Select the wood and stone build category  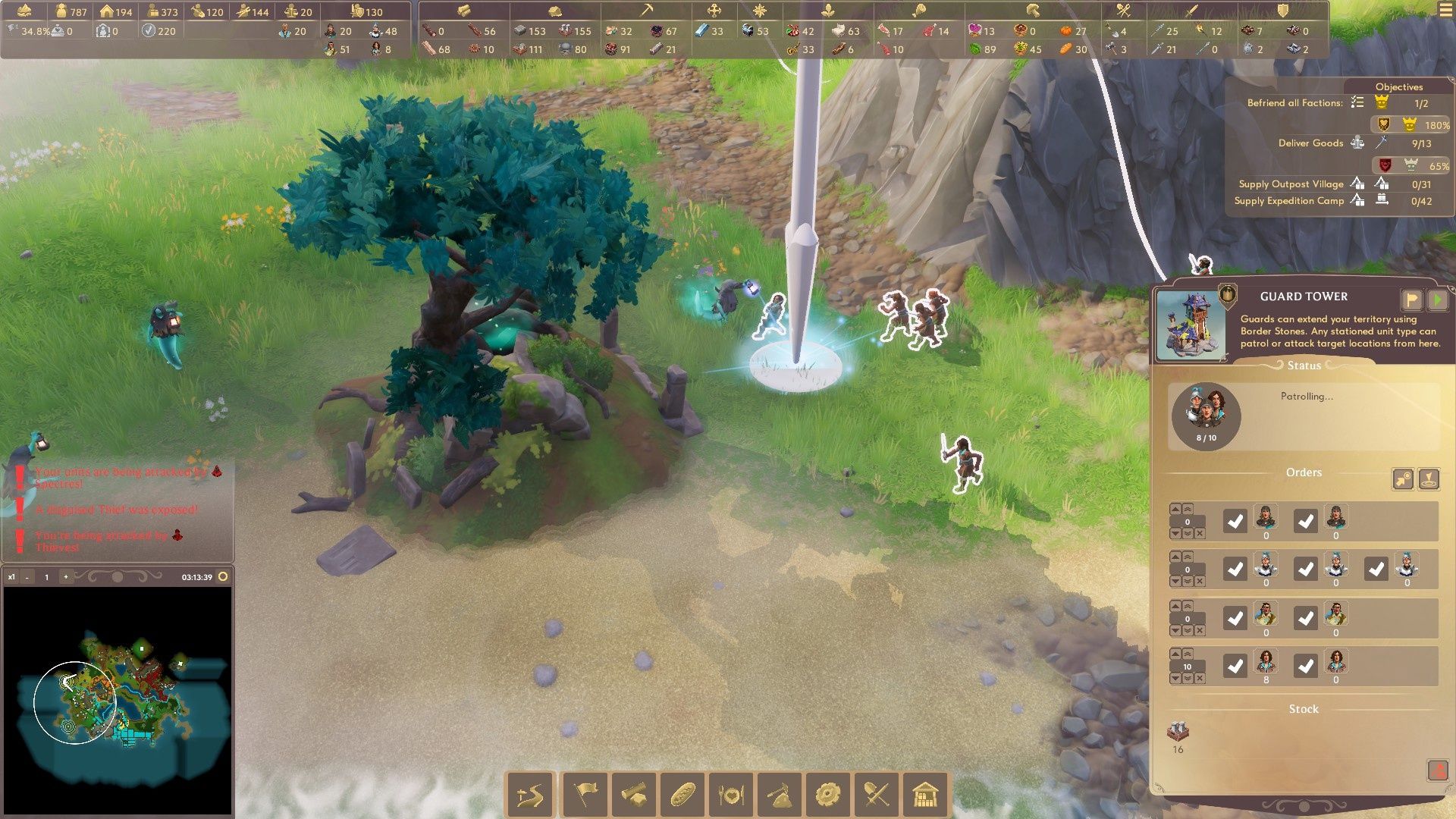click(x=633, y=795)
